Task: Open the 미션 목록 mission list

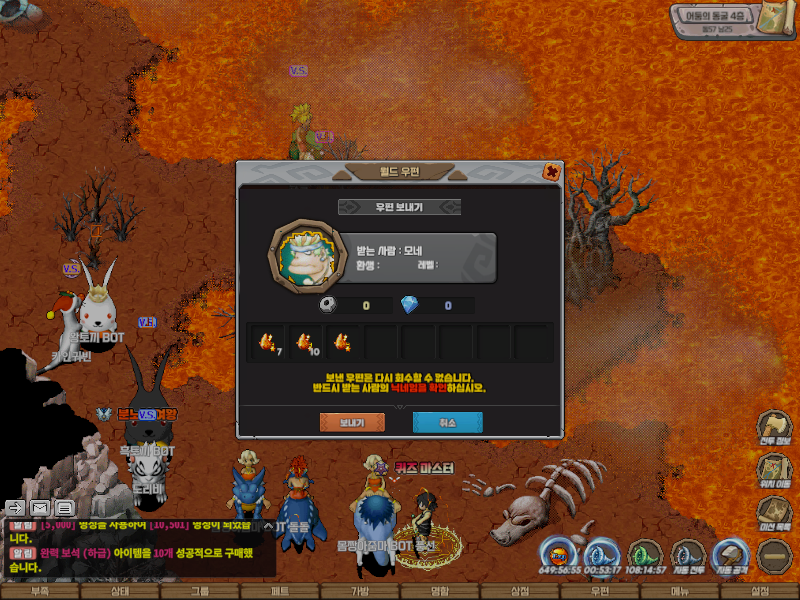Action: 773,511
